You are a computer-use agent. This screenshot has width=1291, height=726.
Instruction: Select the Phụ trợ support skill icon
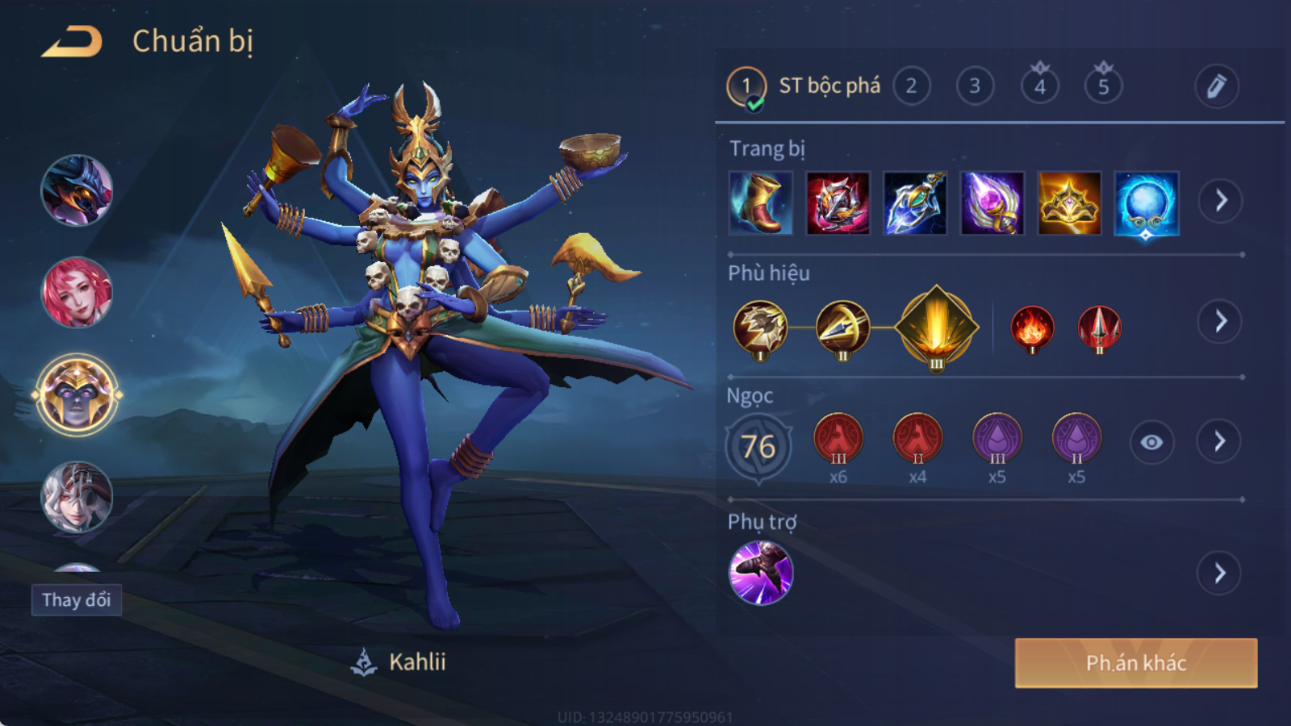[761, 573]
